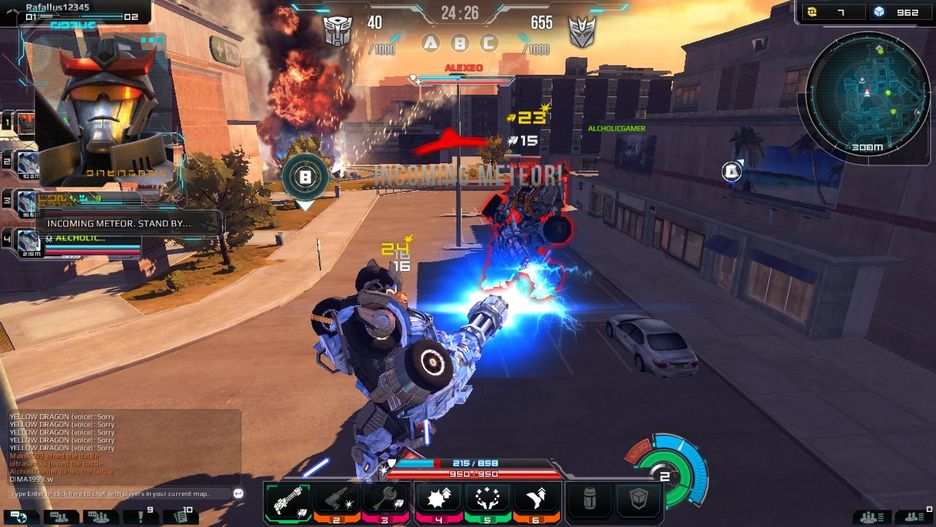Open the global chat globe tab

tap(21, 517)
